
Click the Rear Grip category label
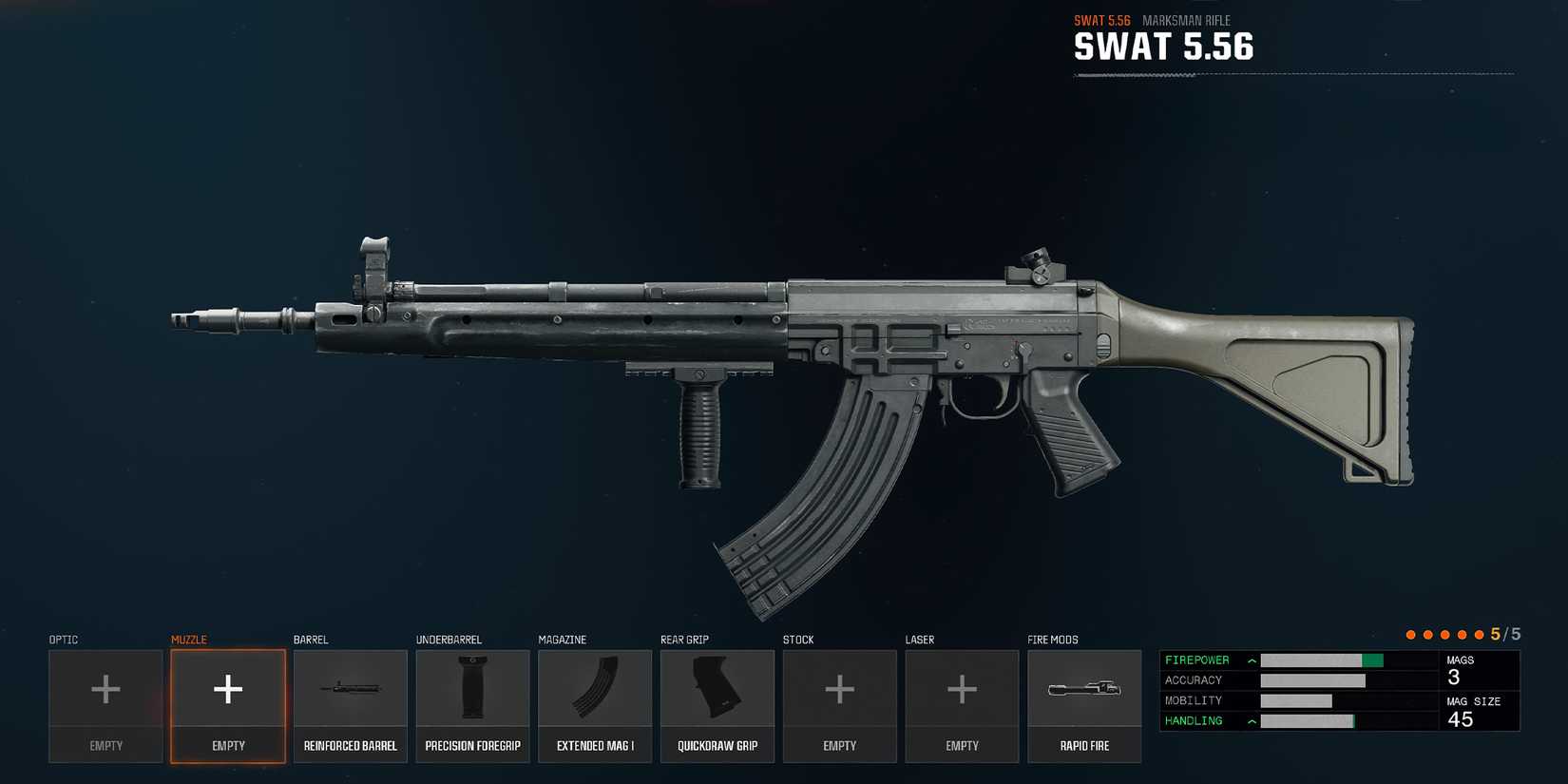[685, 640]
